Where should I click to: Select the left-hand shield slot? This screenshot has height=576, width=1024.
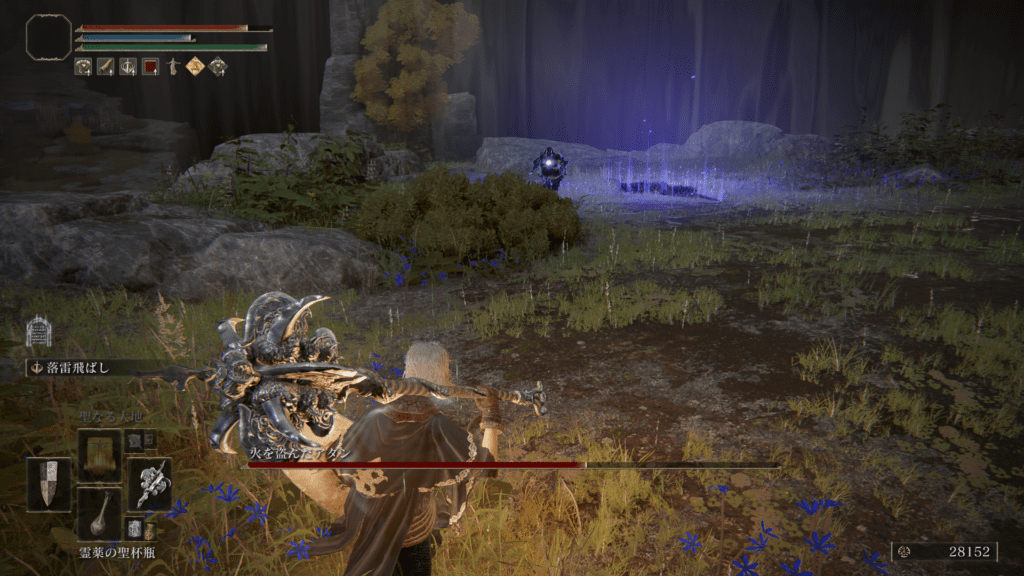[x=48, y=484]
